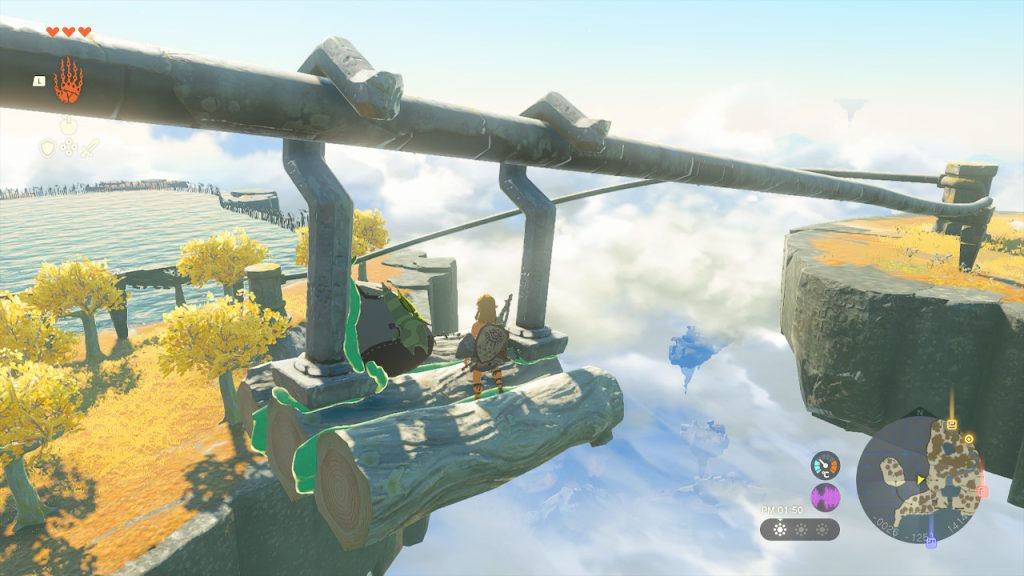The image size is (1024, 576).
Task: Open the circular minimap
Action: (919, 480)
